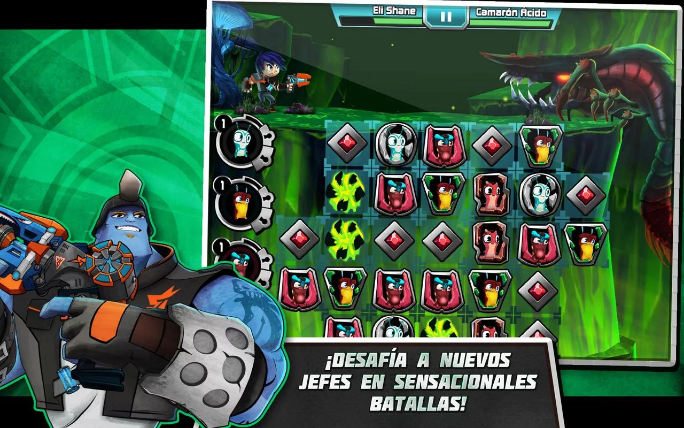Pause the battle with the pause button
Image resolution: width=684 pixels, height=428 pixels.
445,16
